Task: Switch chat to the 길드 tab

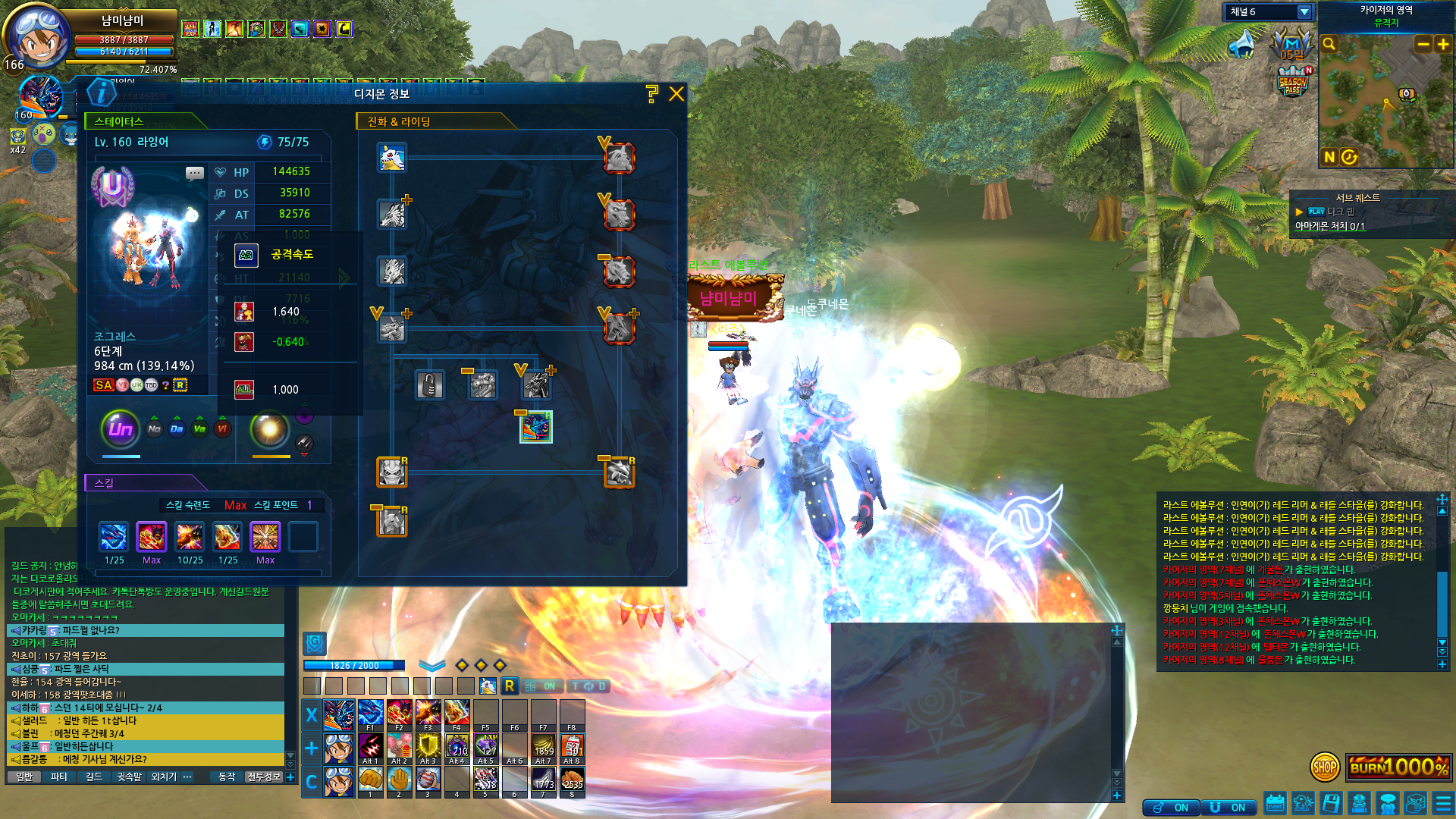Action: [94, 777]
